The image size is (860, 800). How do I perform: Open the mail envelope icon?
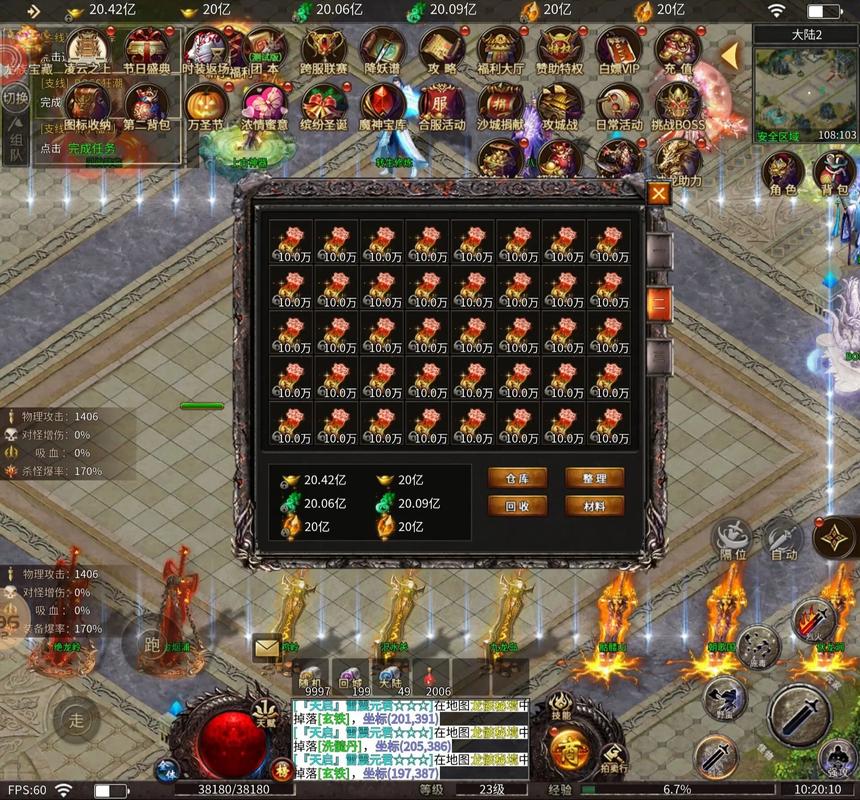[x=266, y=648]
